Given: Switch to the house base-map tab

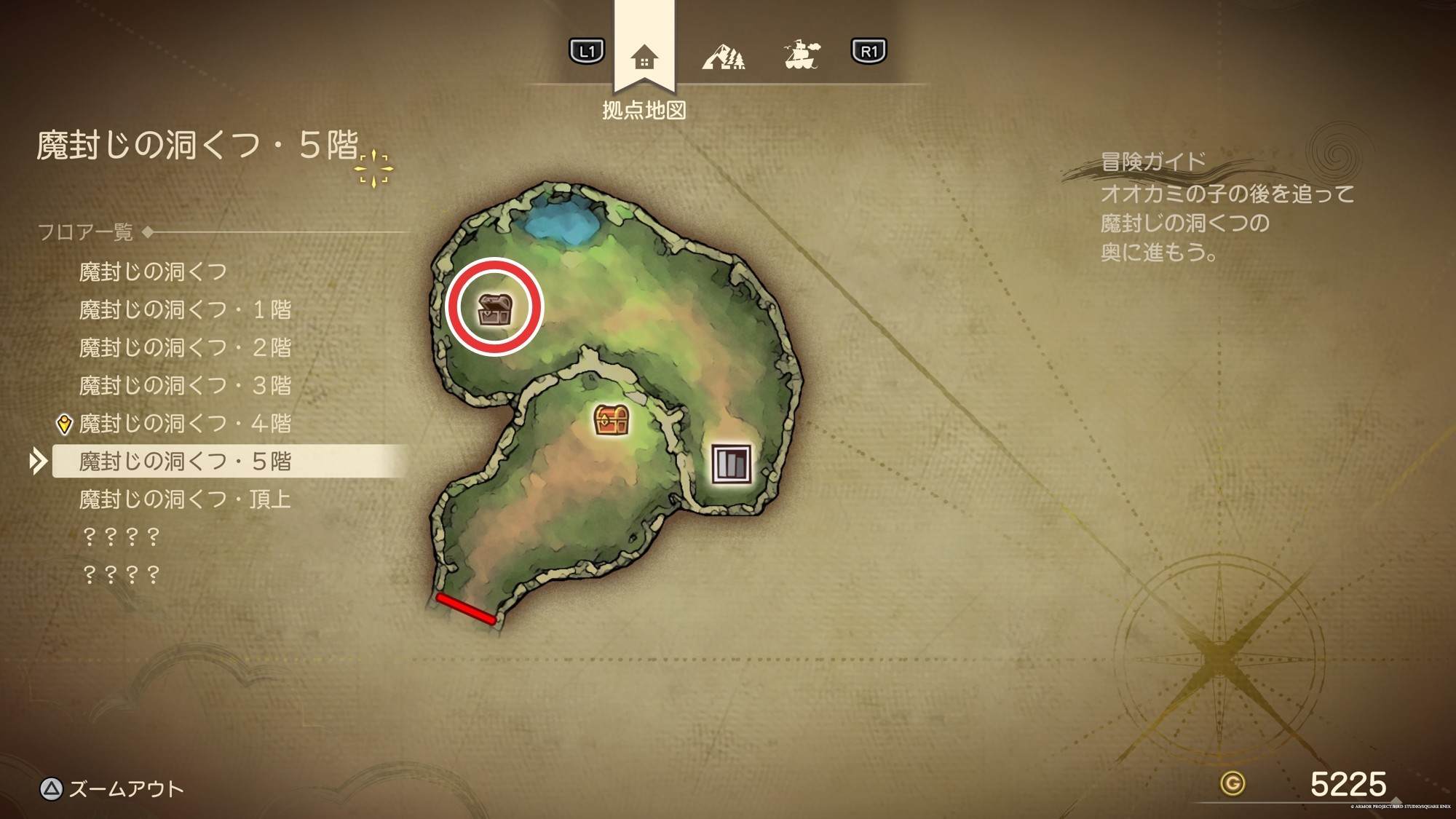Looking at the screenshot, I should point(644,56).
